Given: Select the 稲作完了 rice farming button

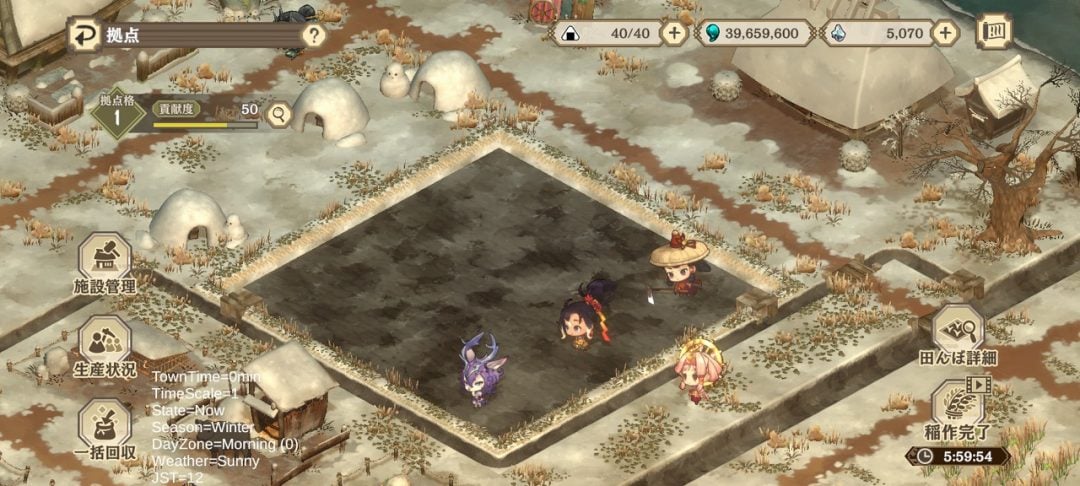Looking at the screenshot, I should point(958,410).
